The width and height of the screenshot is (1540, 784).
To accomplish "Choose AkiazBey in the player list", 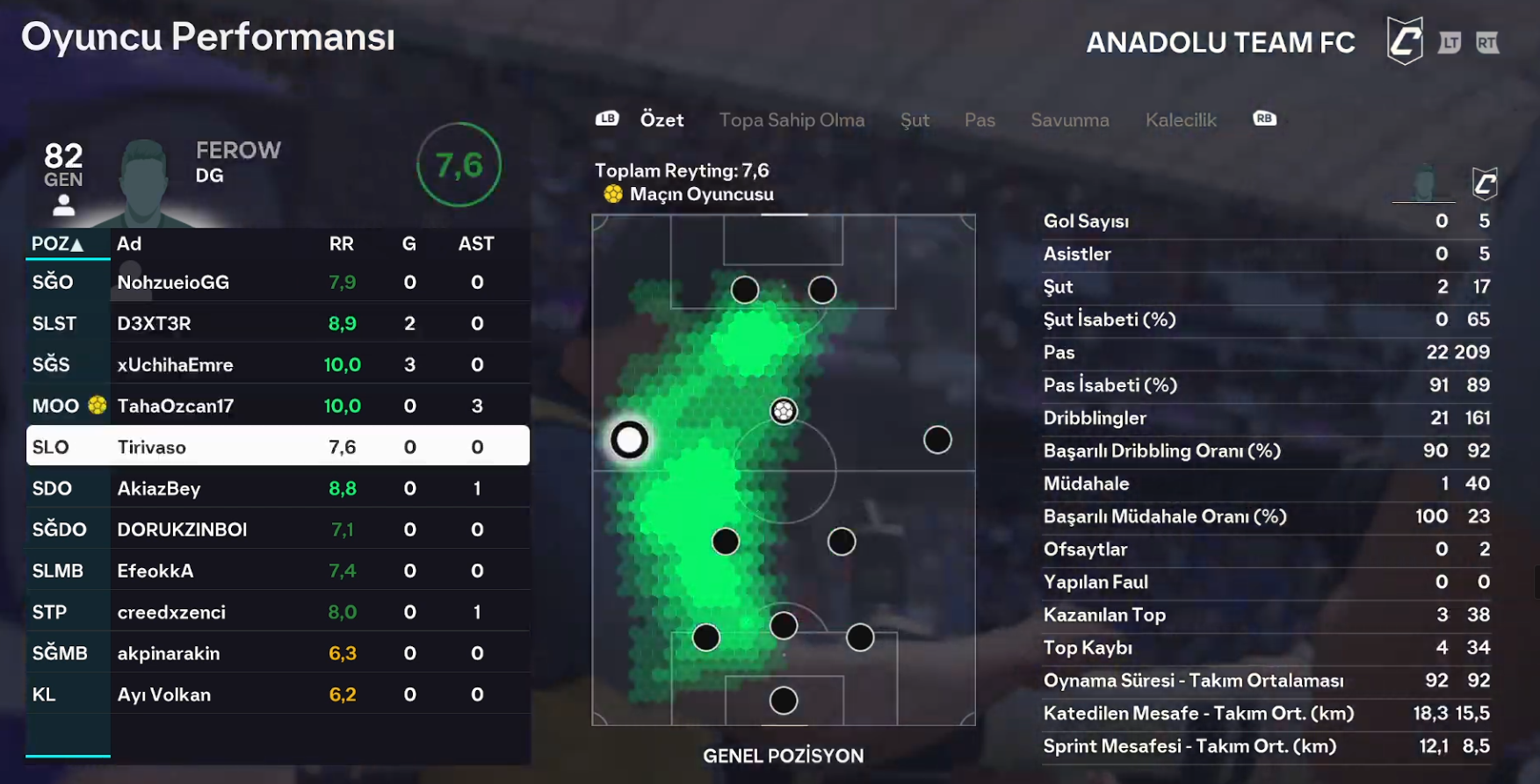I will pyautogui.click(x=278, y=488).
